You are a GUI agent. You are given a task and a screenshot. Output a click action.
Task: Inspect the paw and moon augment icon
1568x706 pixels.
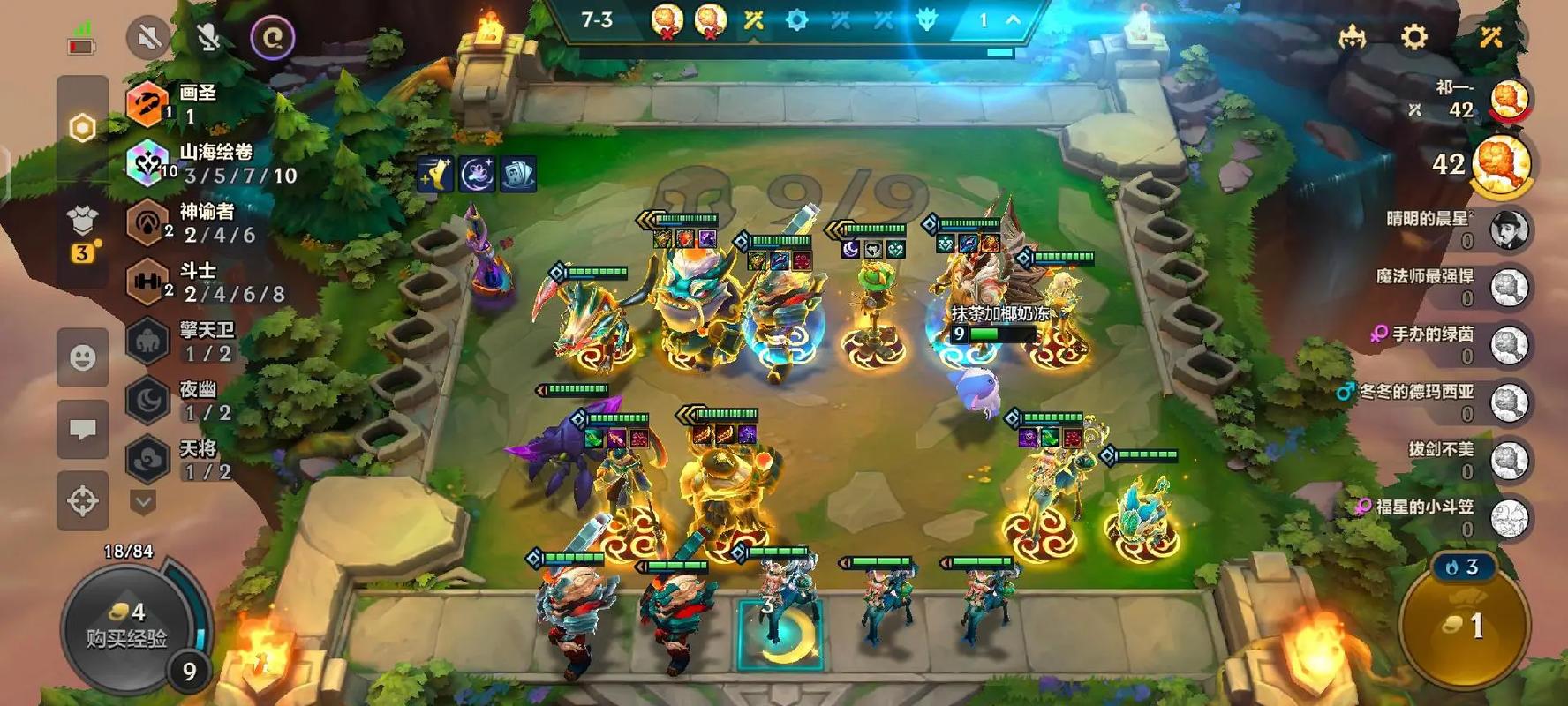(x=477, y=175)
